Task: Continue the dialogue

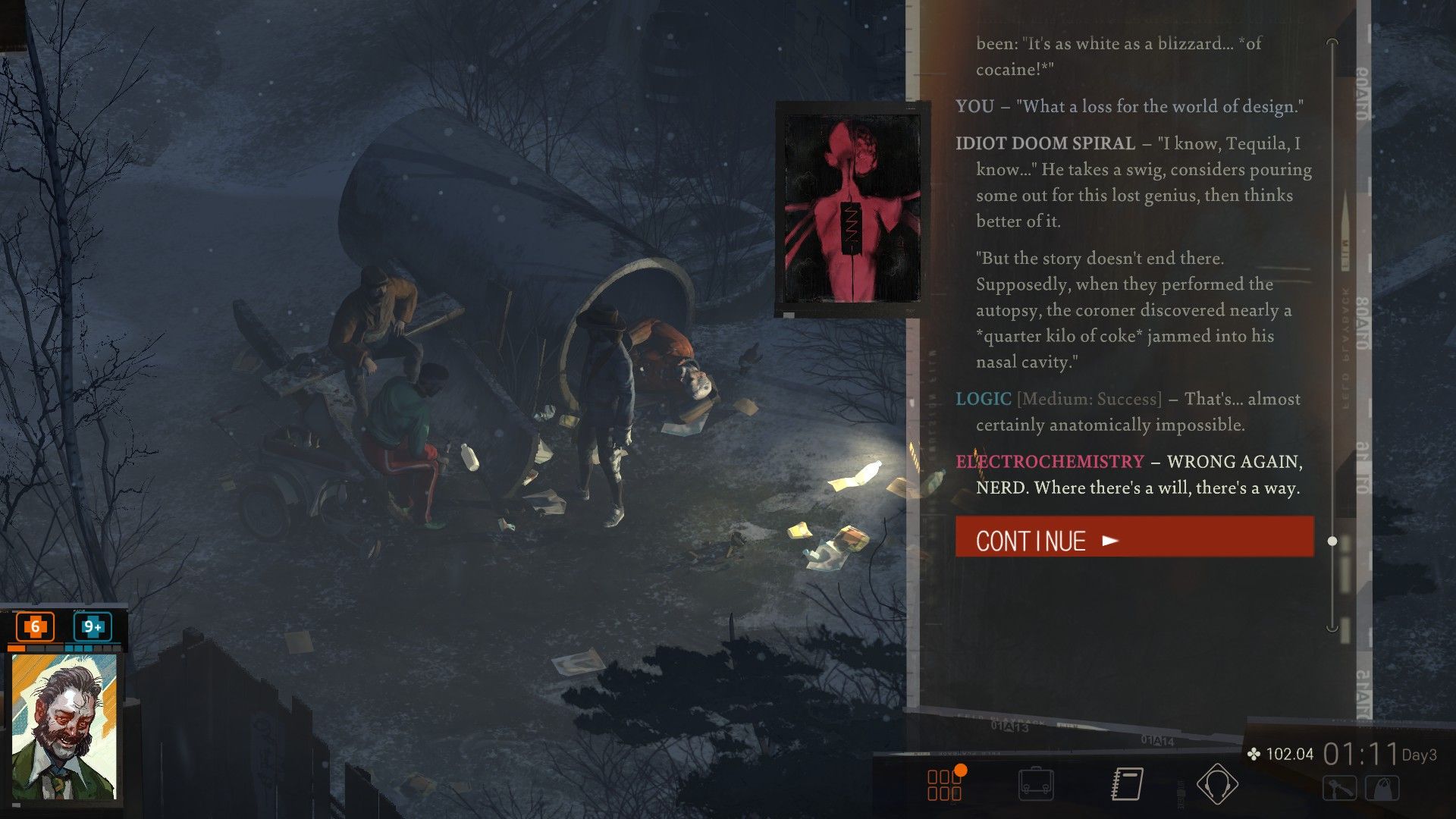Action: click(x=1134, y=538)
